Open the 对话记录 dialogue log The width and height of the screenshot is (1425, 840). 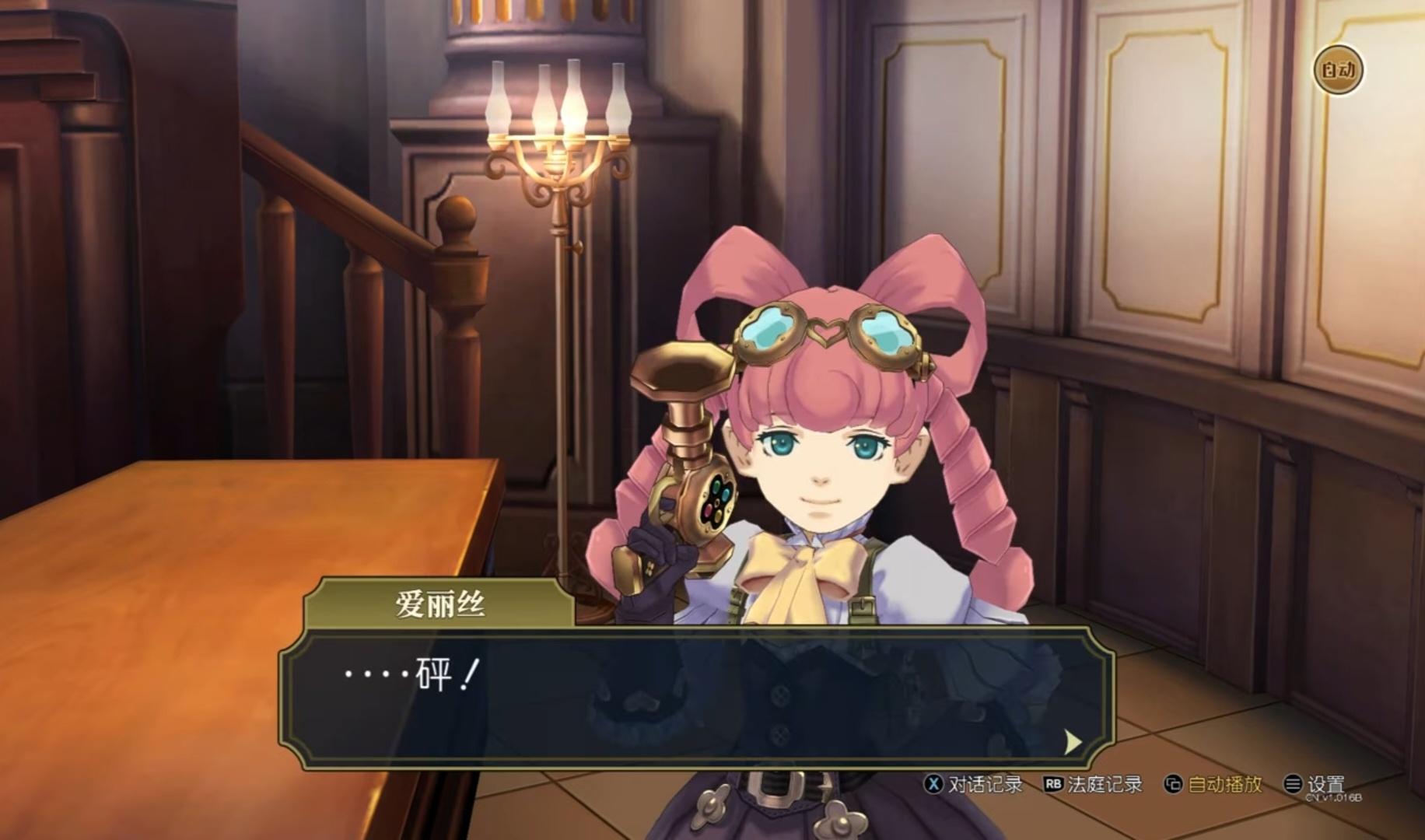(x=973, y=784)
